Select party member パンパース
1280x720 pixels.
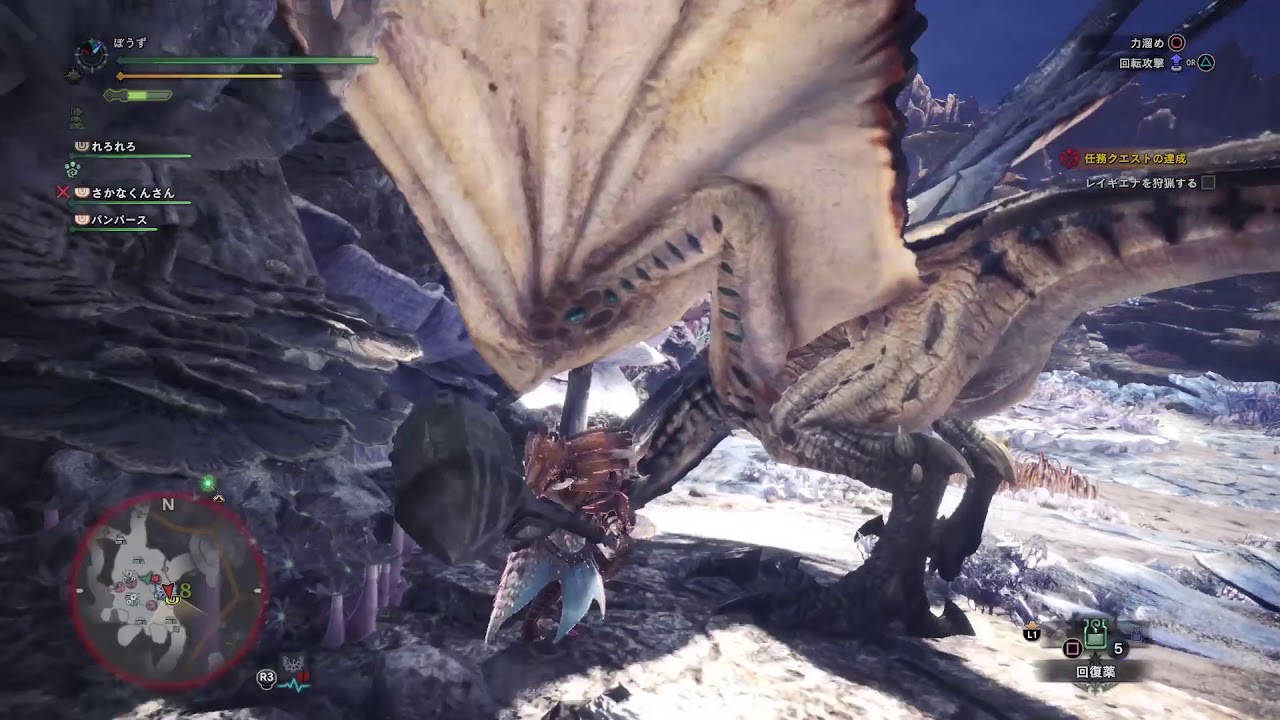pyautogui.click(x=119, y=220)
